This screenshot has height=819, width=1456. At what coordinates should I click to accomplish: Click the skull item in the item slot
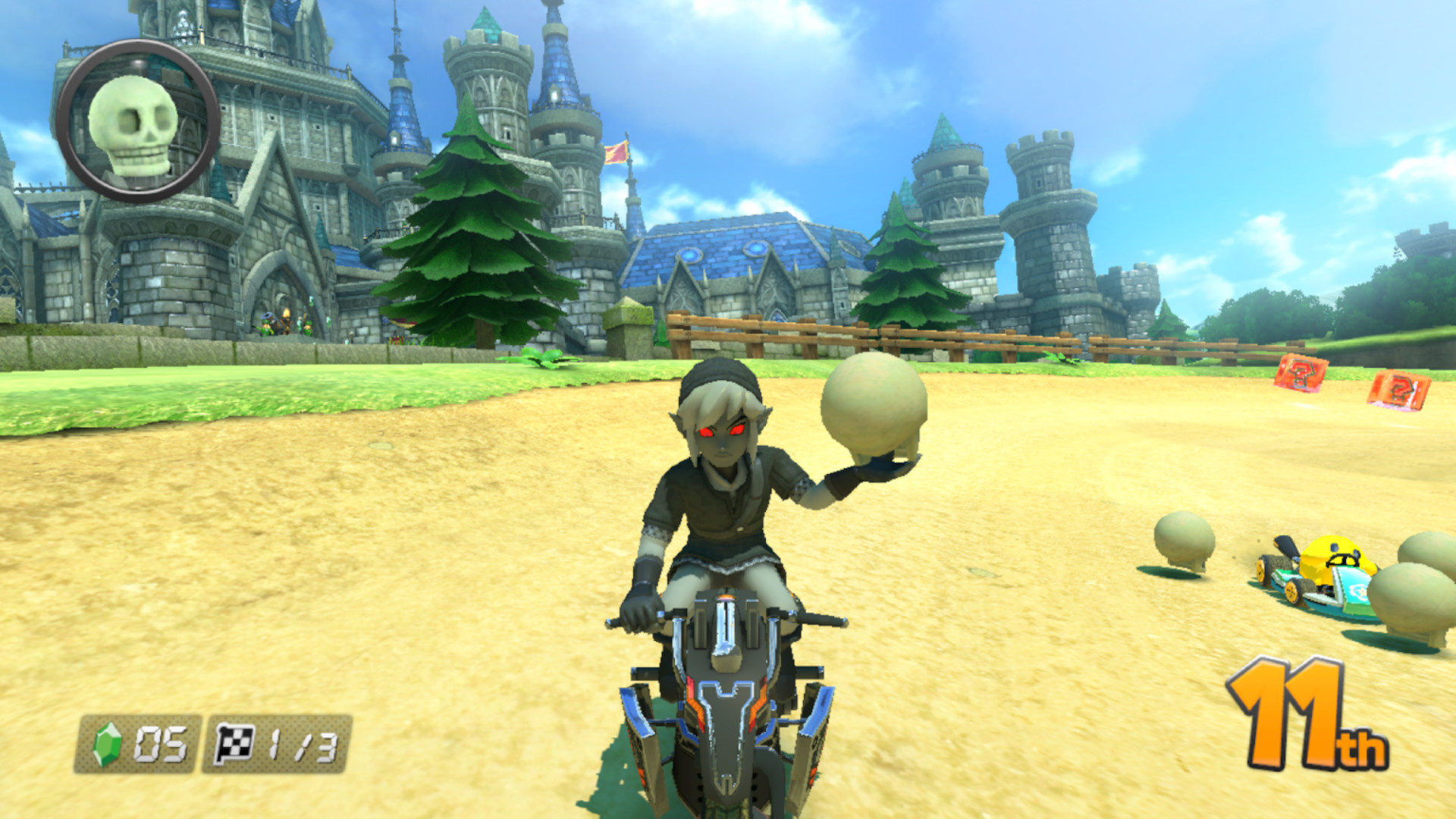133,125
